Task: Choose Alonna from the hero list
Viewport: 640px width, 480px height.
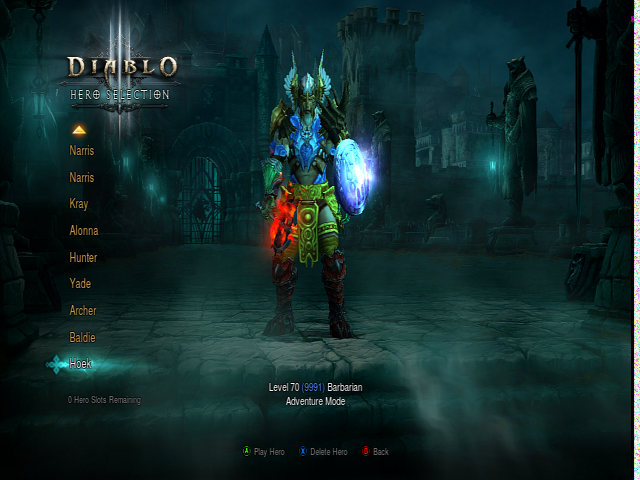Action: coord(84,231)
